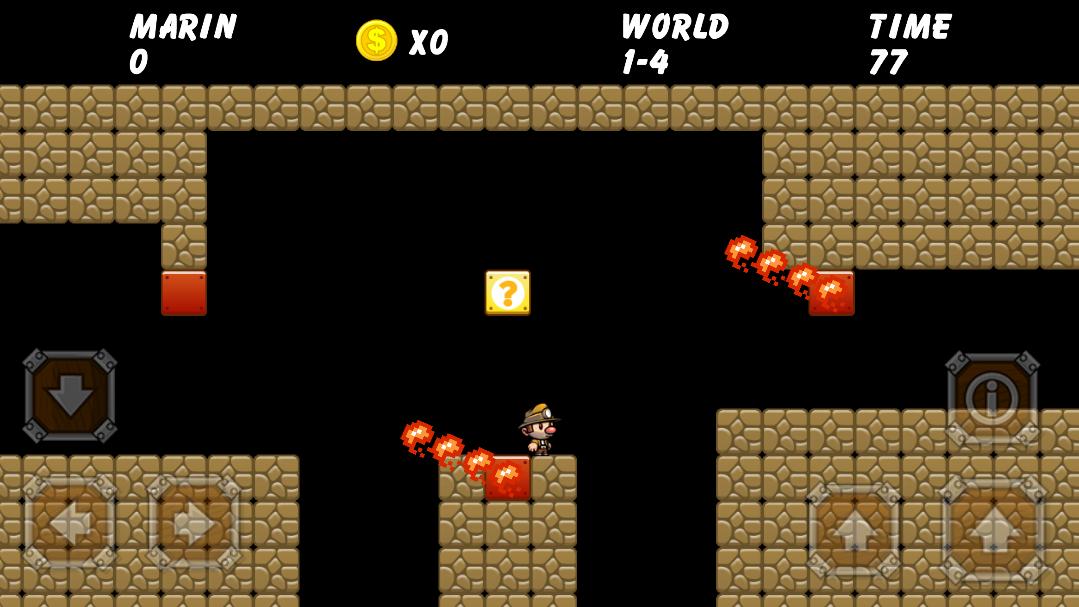
Task: Open the info button with circled i
Action: (992, 399)
